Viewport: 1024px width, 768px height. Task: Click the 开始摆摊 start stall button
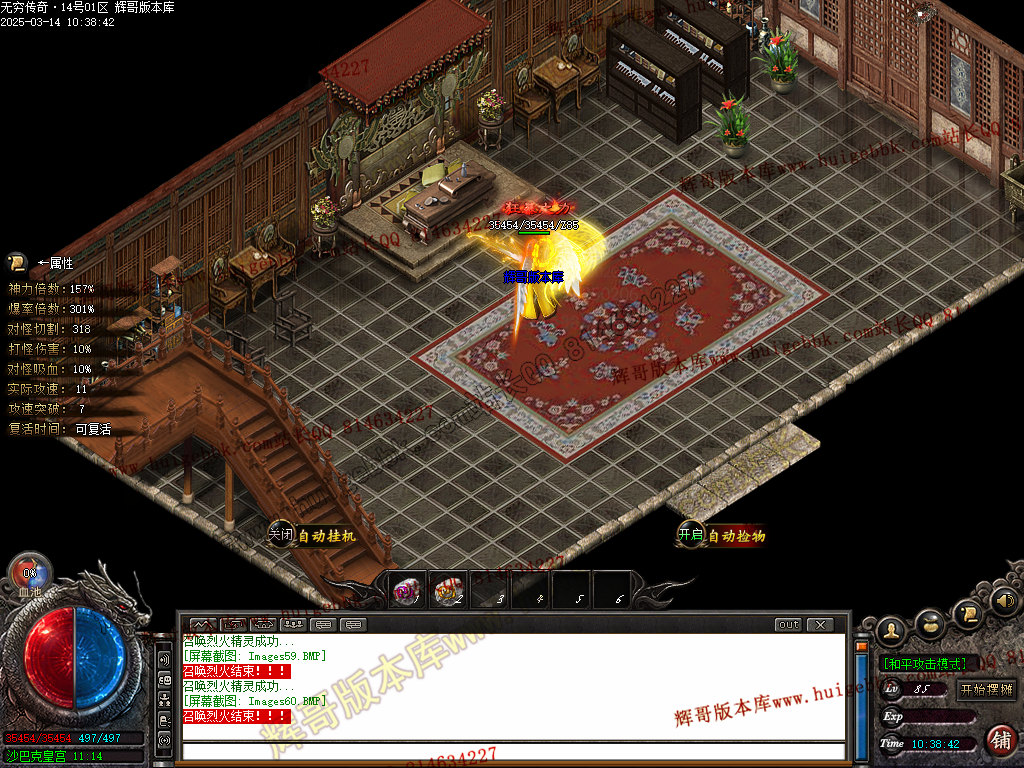tap(986, 689)
